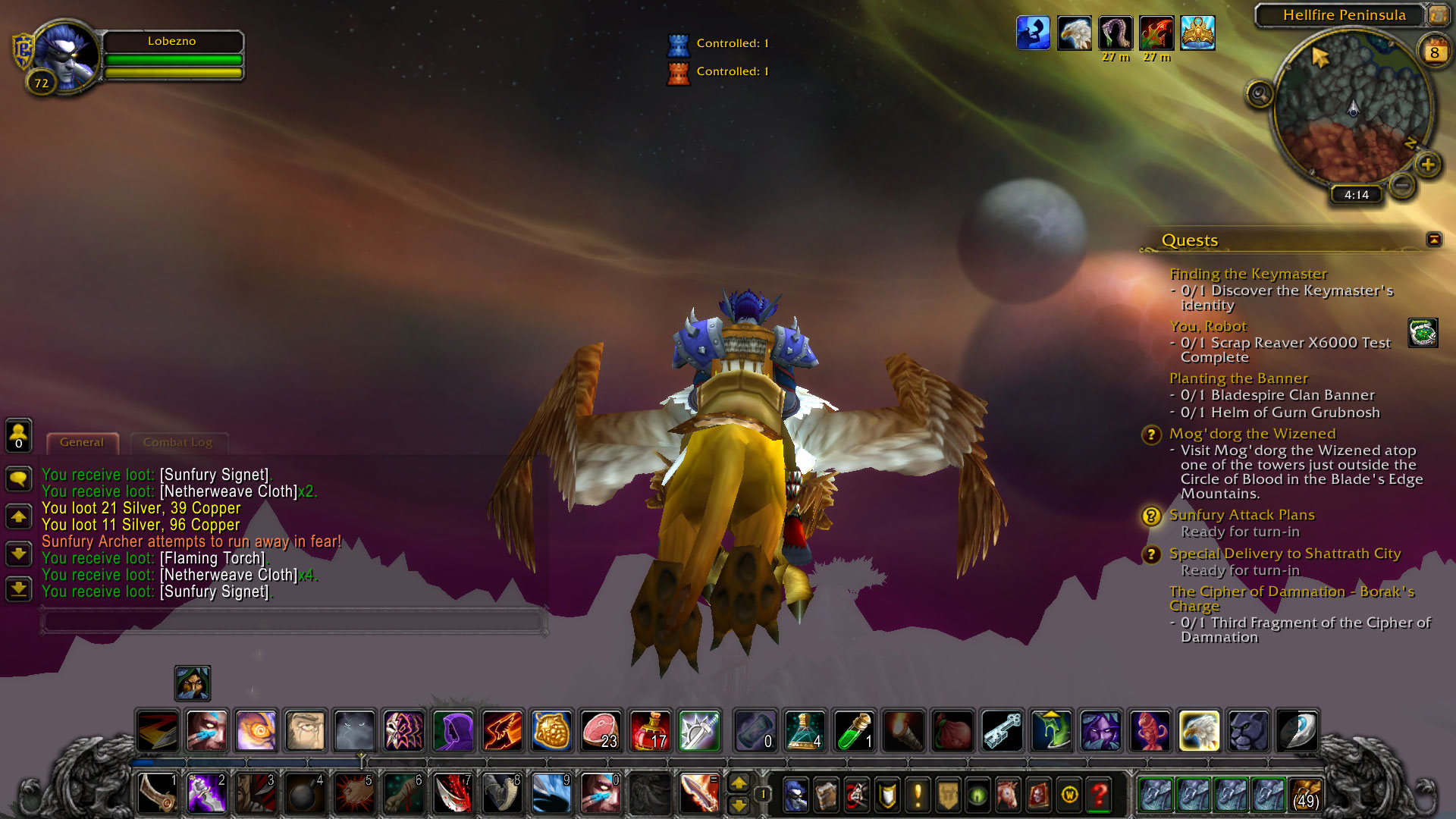Collapse the Quests tracker panel
Viewport: 1456px width, 819px height.
[x=1433, y=240]
